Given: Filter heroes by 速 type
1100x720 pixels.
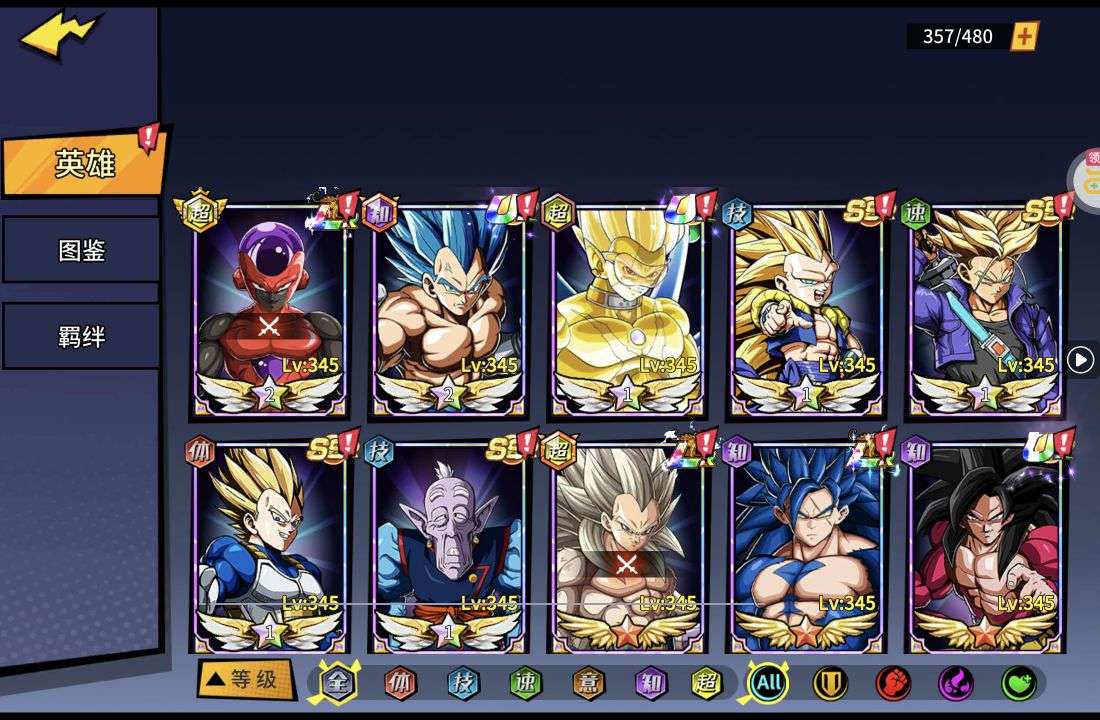Looking at the screenshot, I should [x=524, y=683].
